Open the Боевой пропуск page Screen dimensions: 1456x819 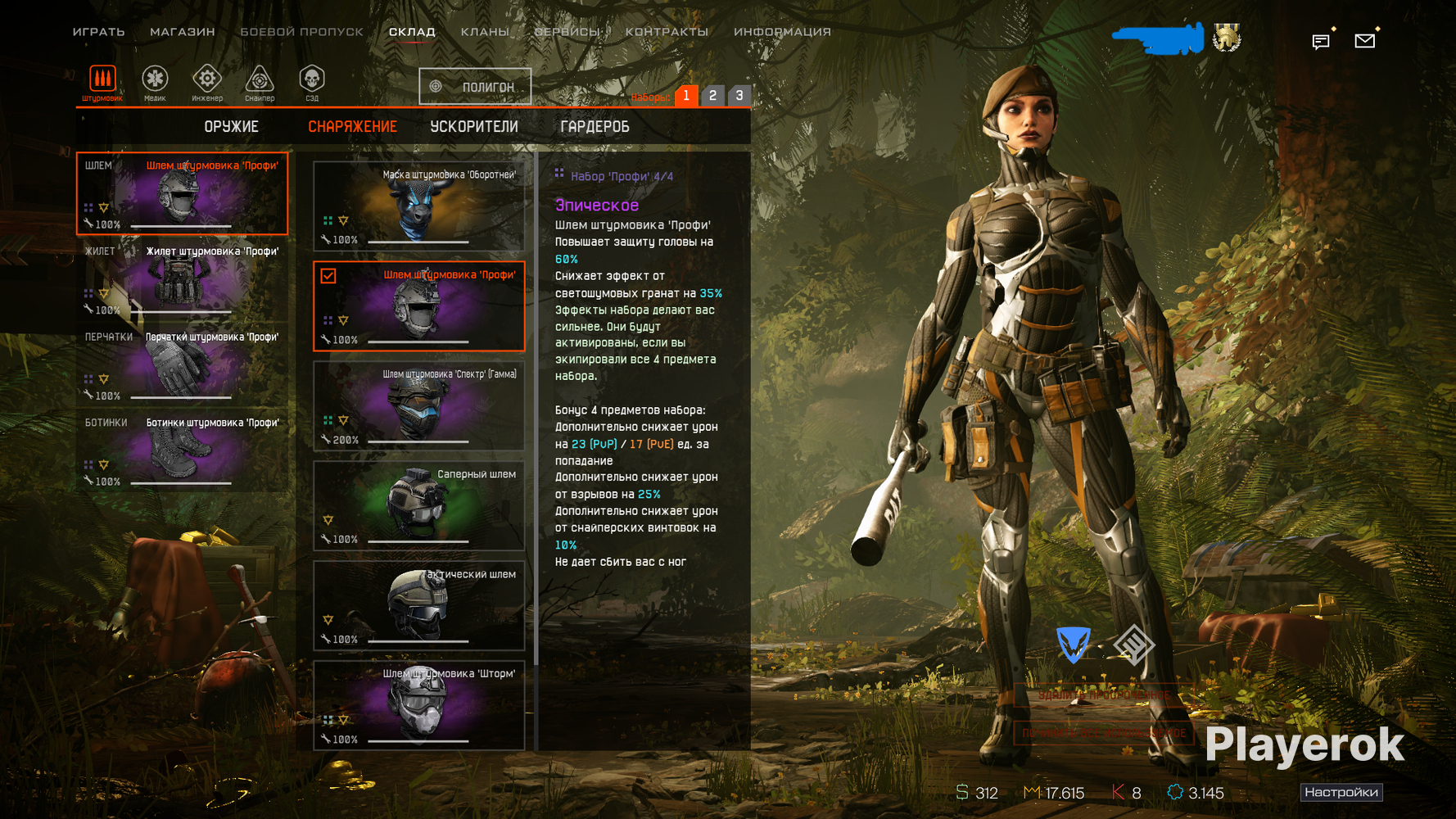[x=301, y=32]
